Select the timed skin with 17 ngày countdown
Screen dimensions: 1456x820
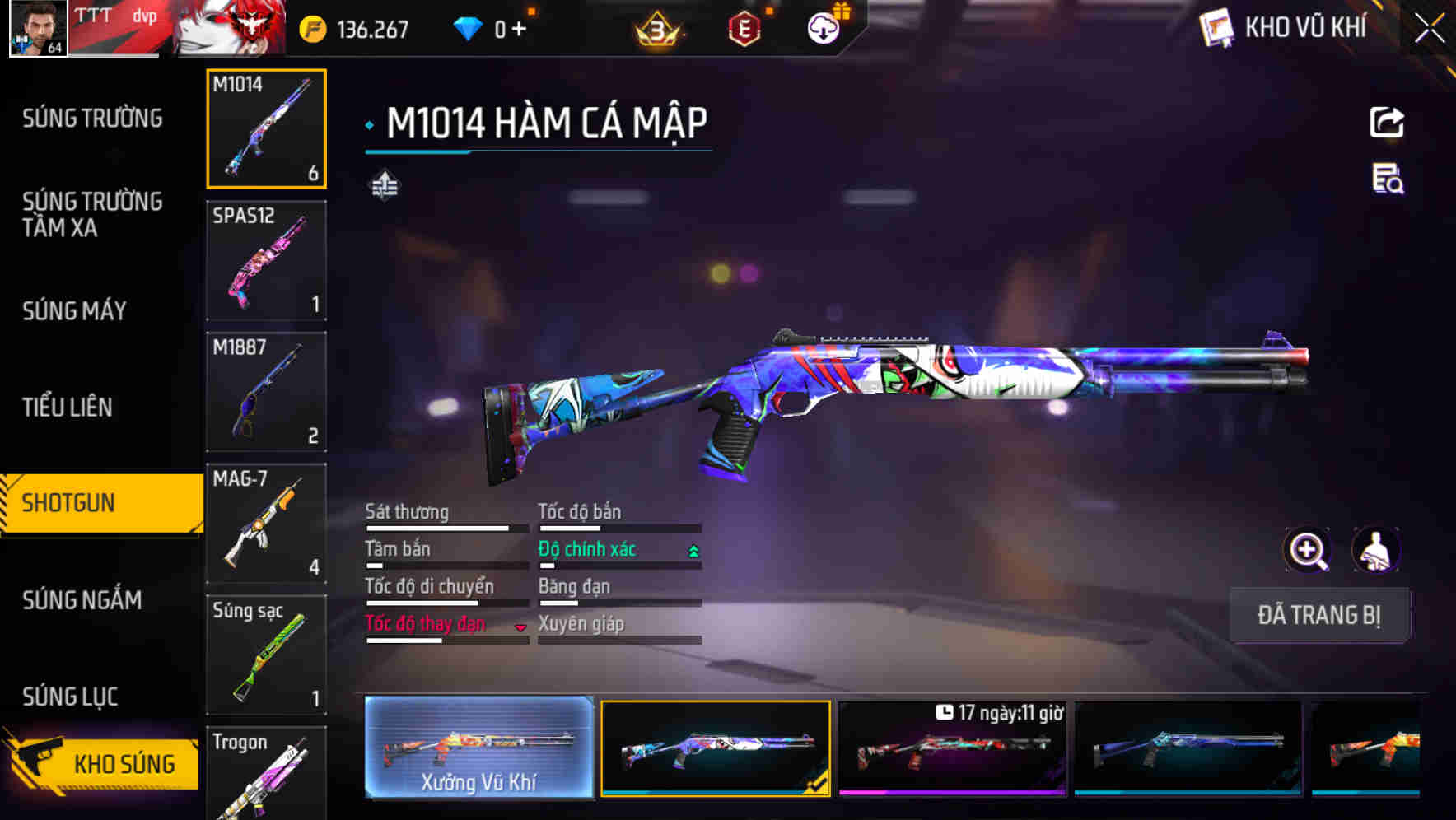click(952, 748)
